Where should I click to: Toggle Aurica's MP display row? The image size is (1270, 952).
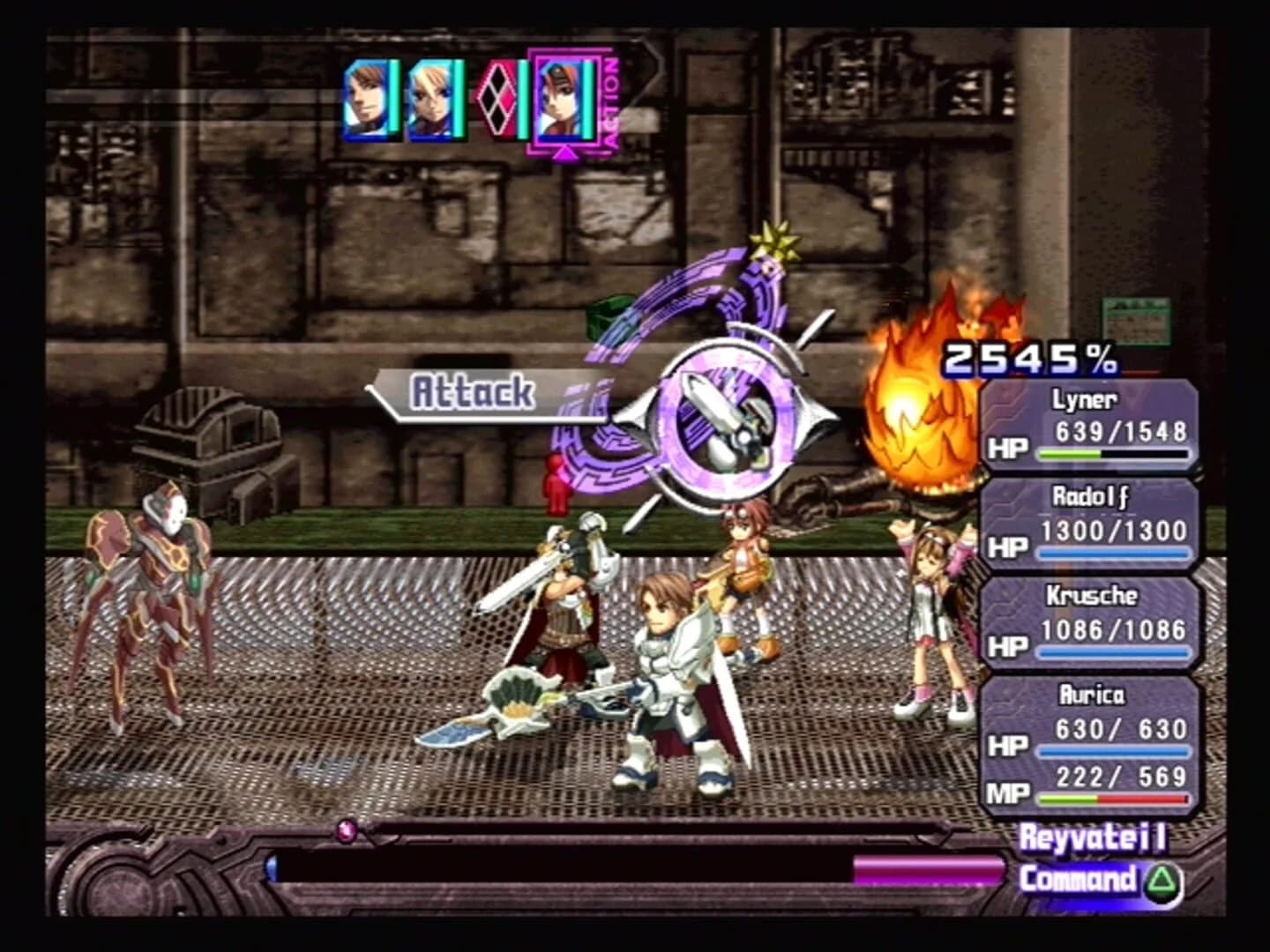click(1102, 781)
